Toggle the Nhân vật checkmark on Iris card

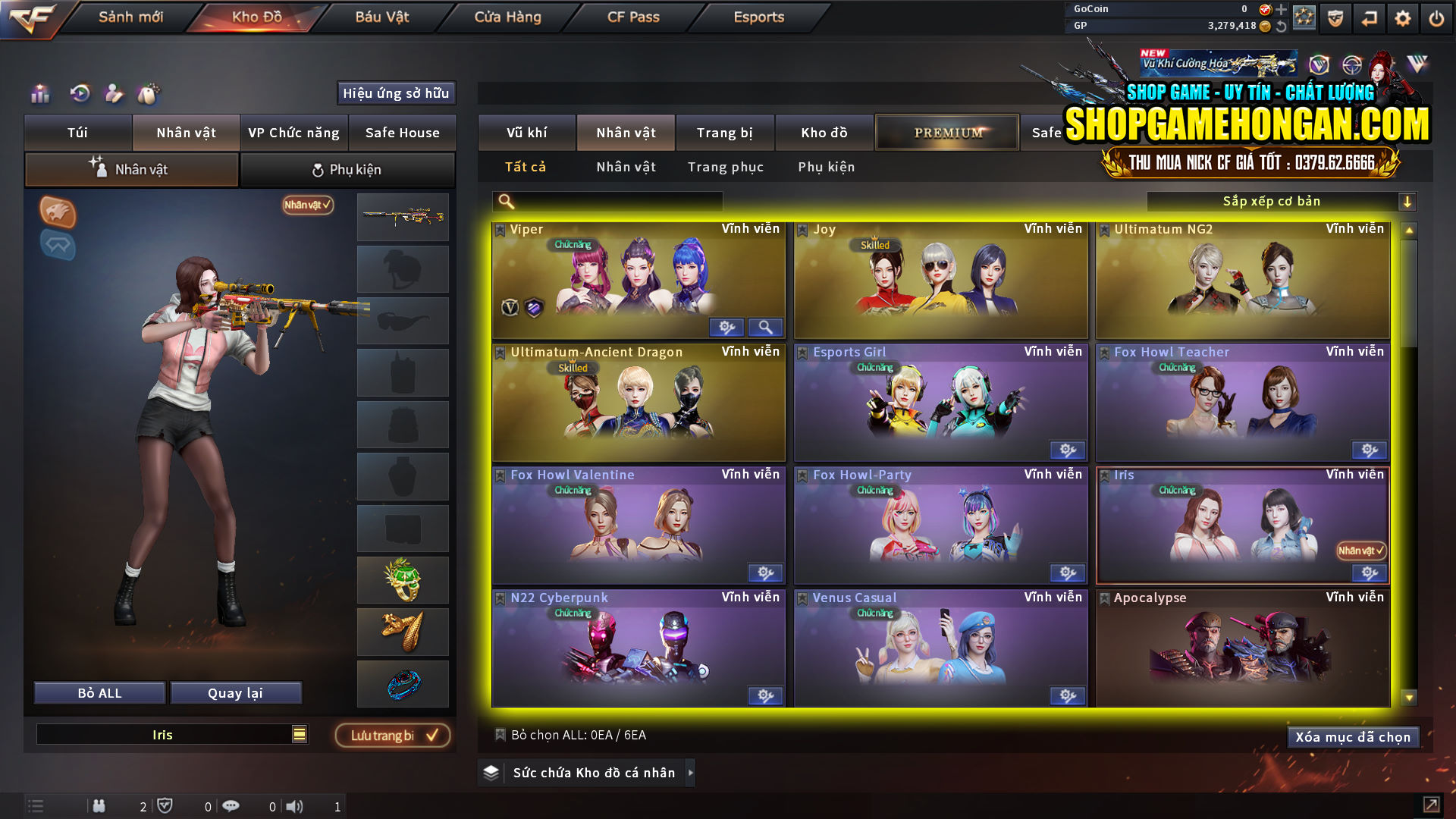1361,551
